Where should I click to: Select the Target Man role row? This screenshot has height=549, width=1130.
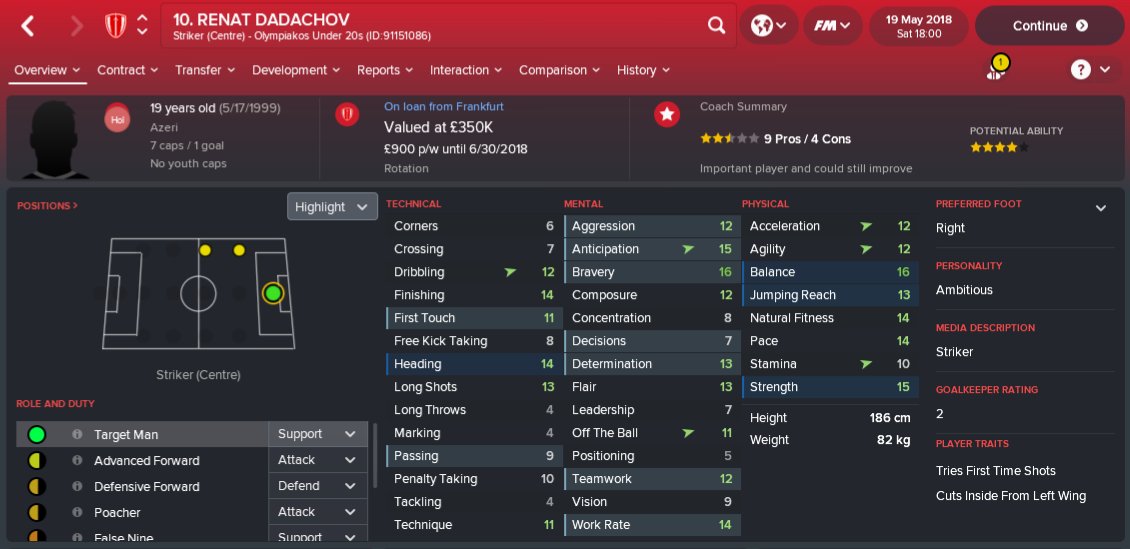[140, 435]
